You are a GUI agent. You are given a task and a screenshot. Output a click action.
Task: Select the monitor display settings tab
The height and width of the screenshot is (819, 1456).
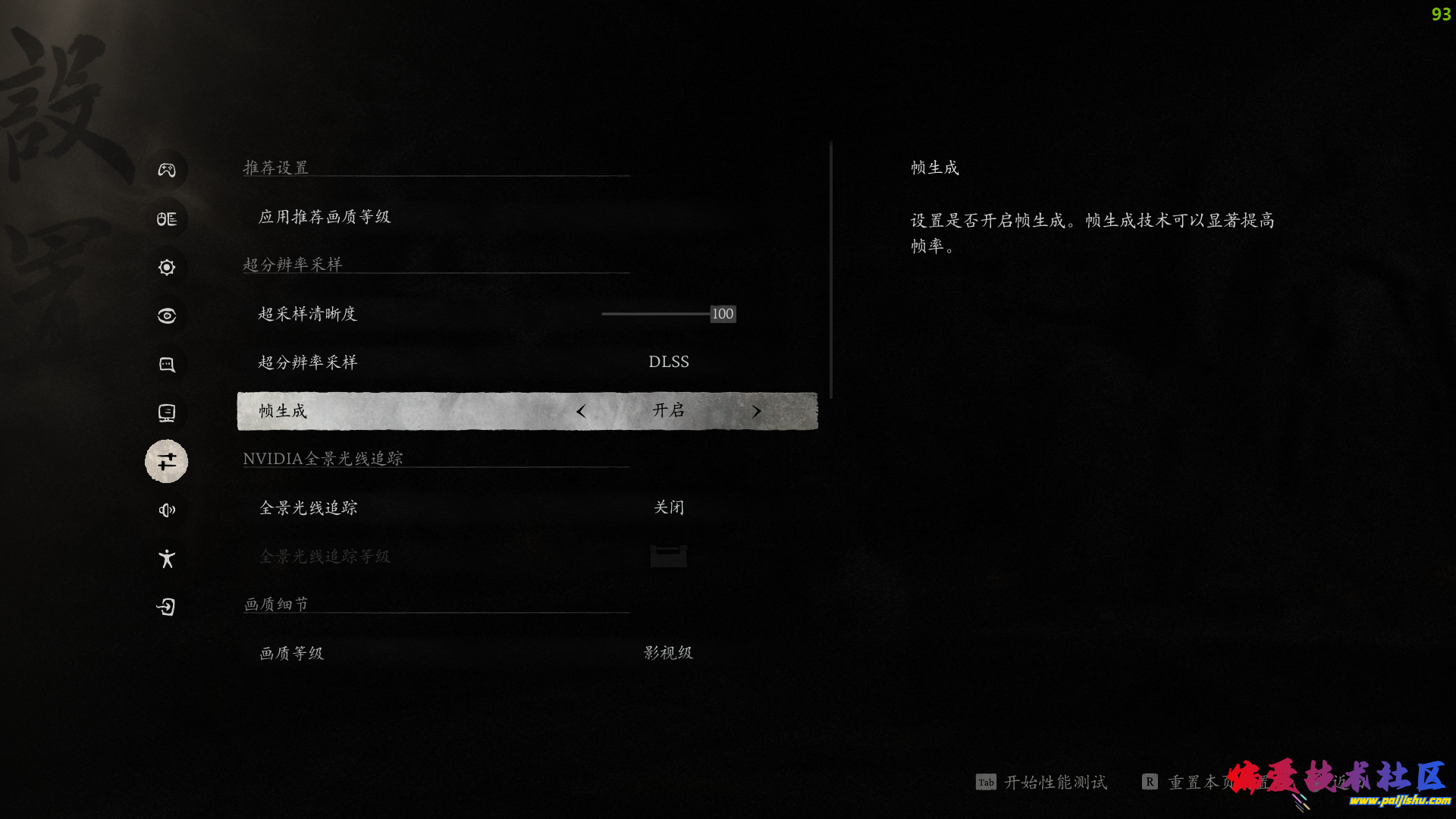point(167,413)
